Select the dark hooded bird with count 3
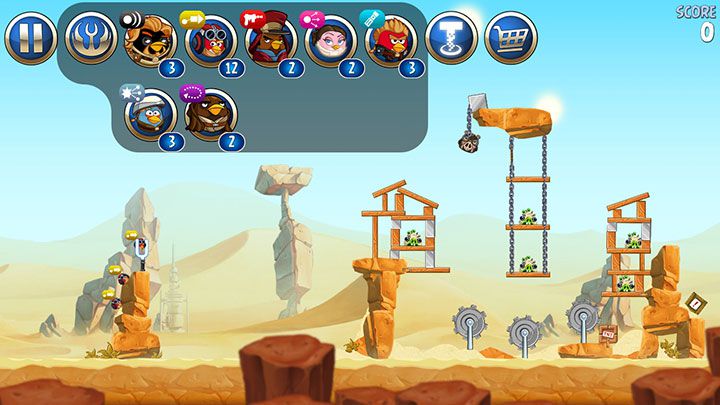 pos(150,40)
